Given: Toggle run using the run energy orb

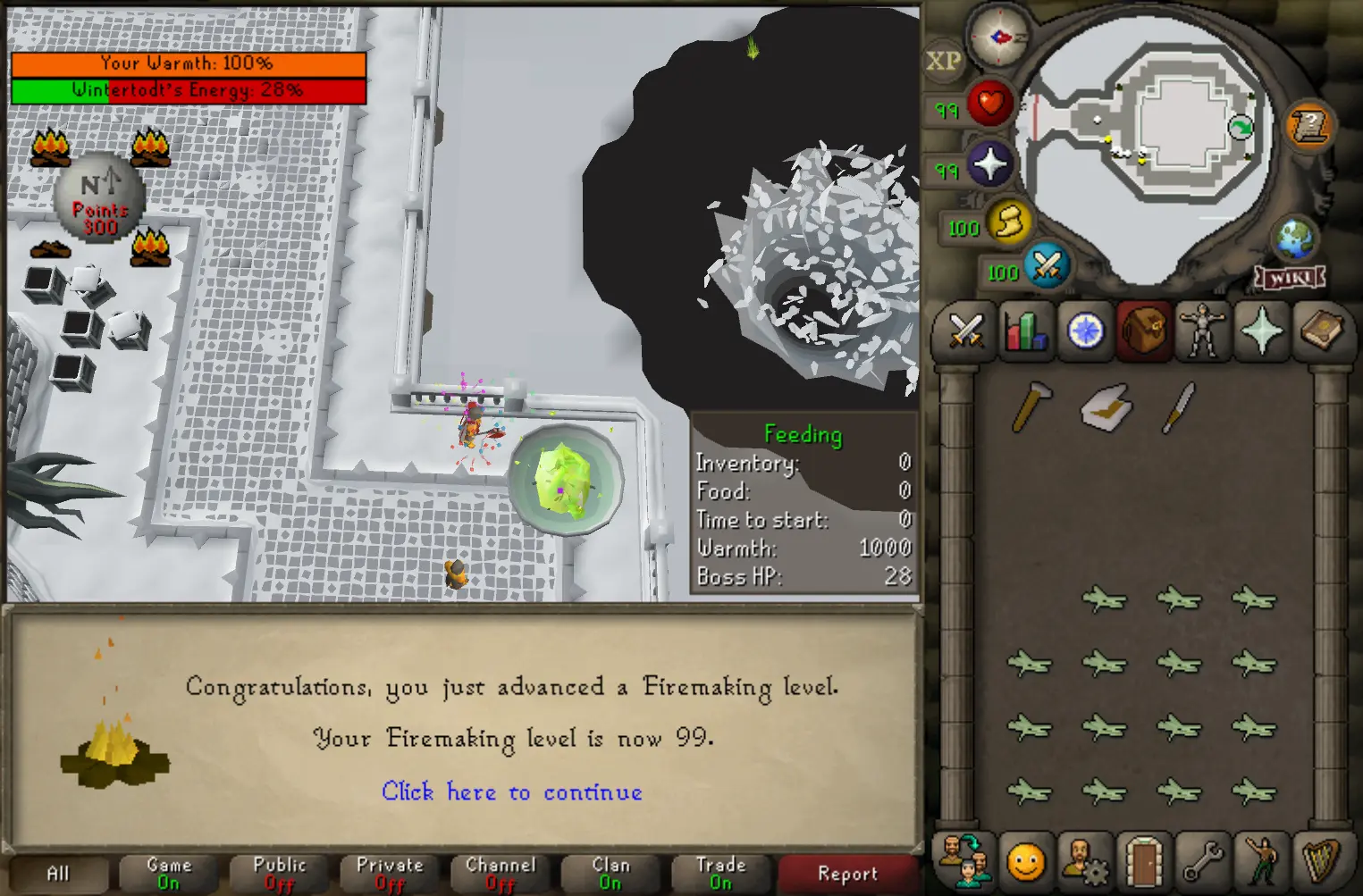Looking at the screenshot, I should 1009,221.
